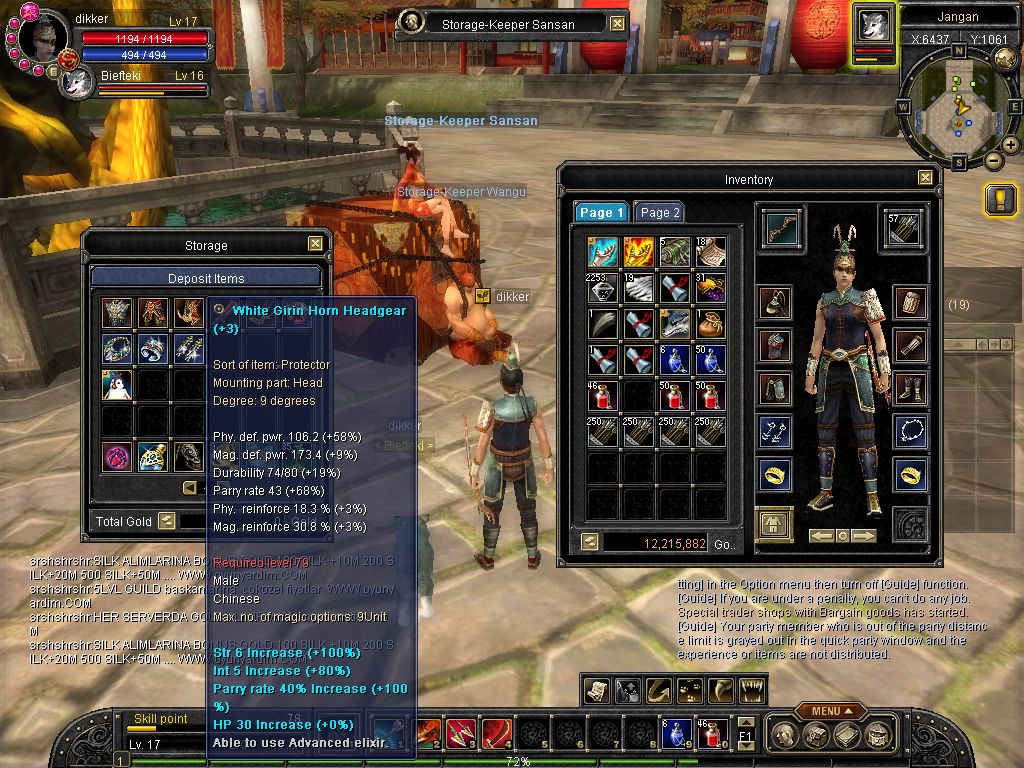Use the blue mana potion on hotbar
The image size is (1024, 768).
672,735
